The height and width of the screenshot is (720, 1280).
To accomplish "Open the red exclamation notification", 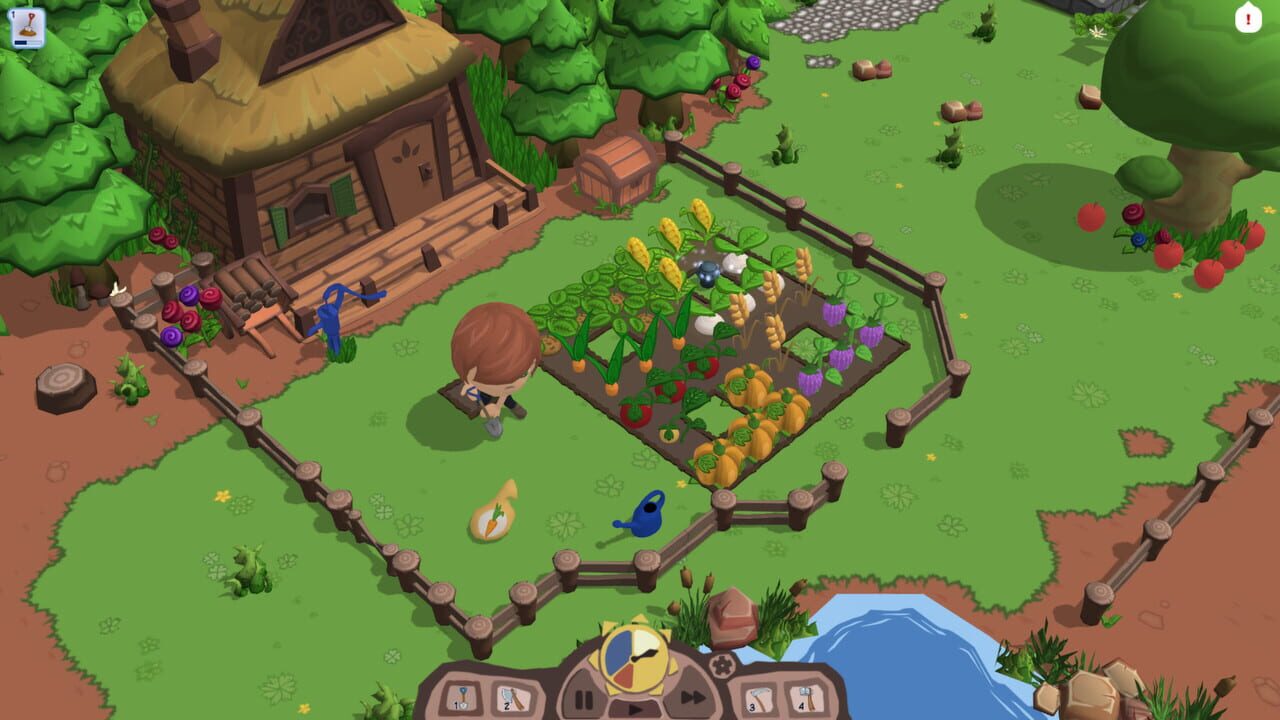I will click(1249, 19).
